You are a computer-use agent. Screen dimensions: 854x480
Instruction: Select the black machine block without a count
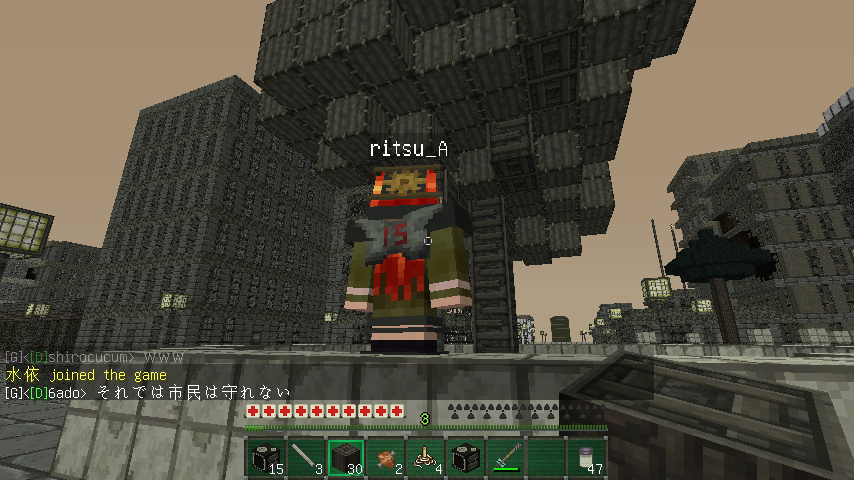click(466, 458)
